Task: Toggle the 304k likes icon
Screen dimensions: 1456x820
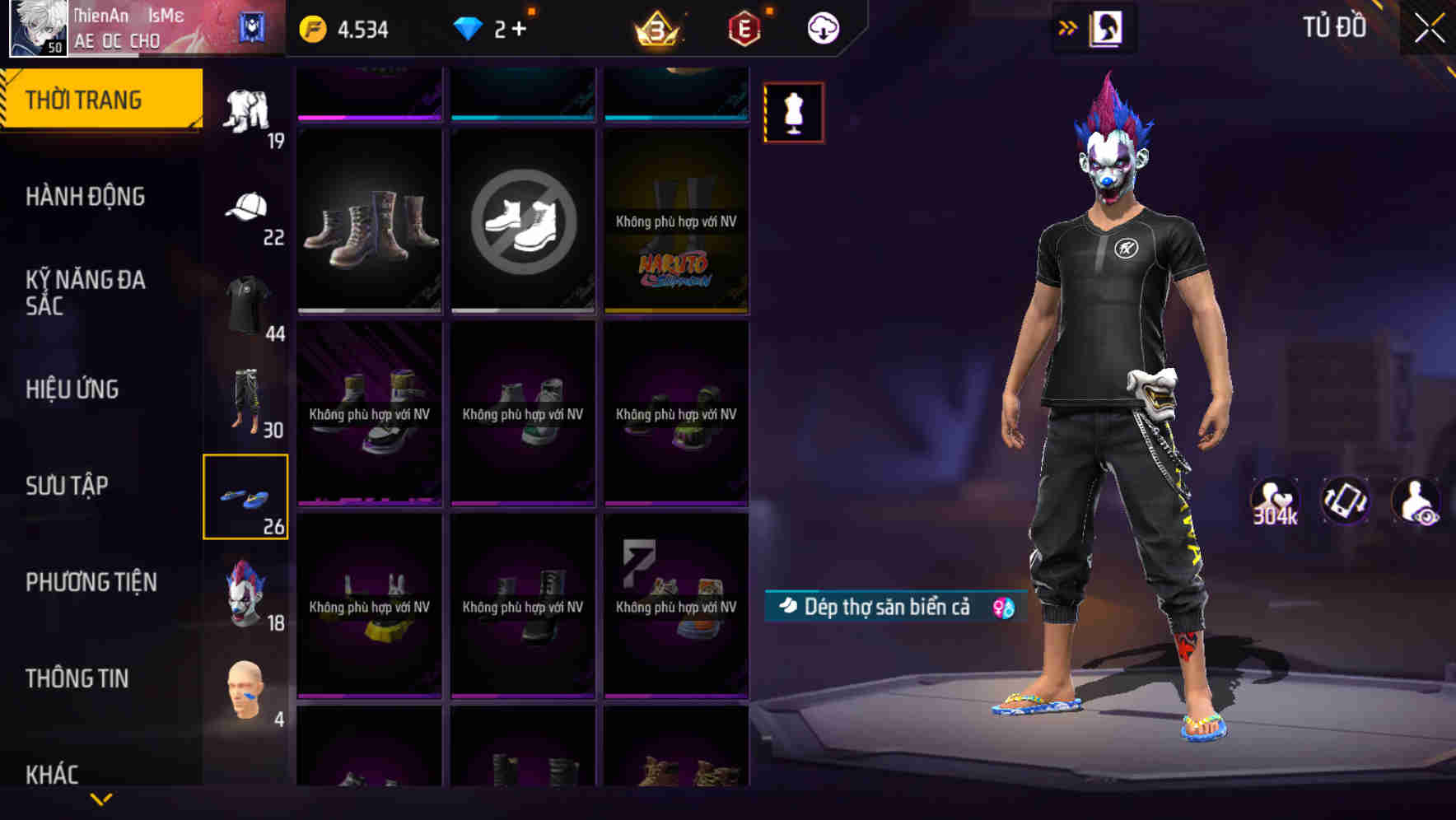Action: [1274, 501]
